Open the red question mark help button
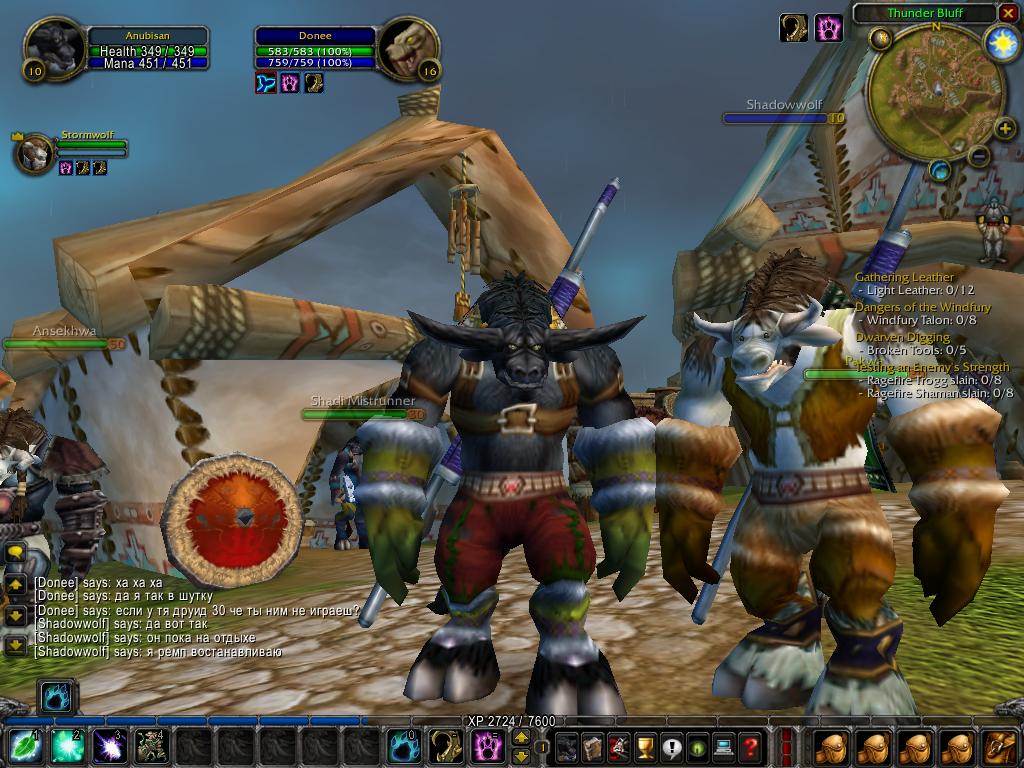1024x768 pixels. 749,747
